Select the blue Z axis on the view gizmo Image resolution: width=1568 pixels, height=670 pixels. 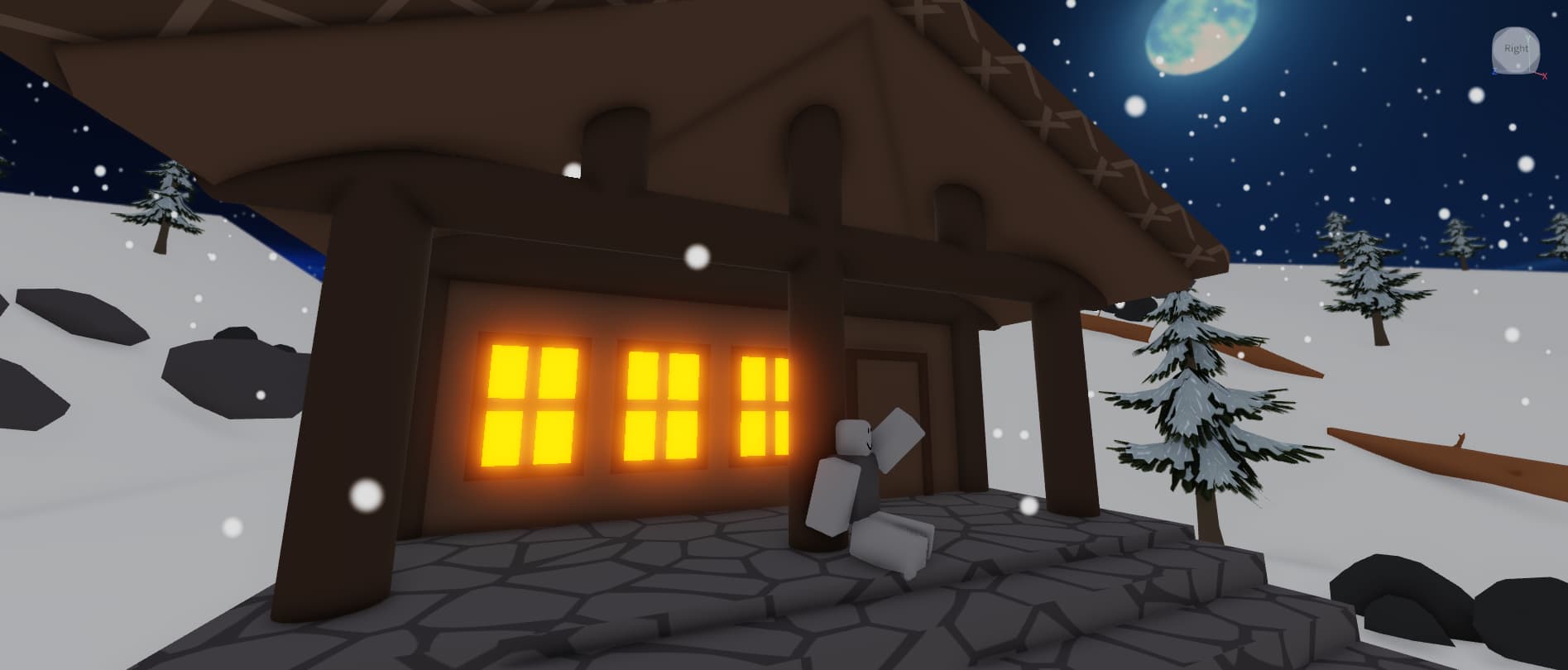pos(1494,72)
